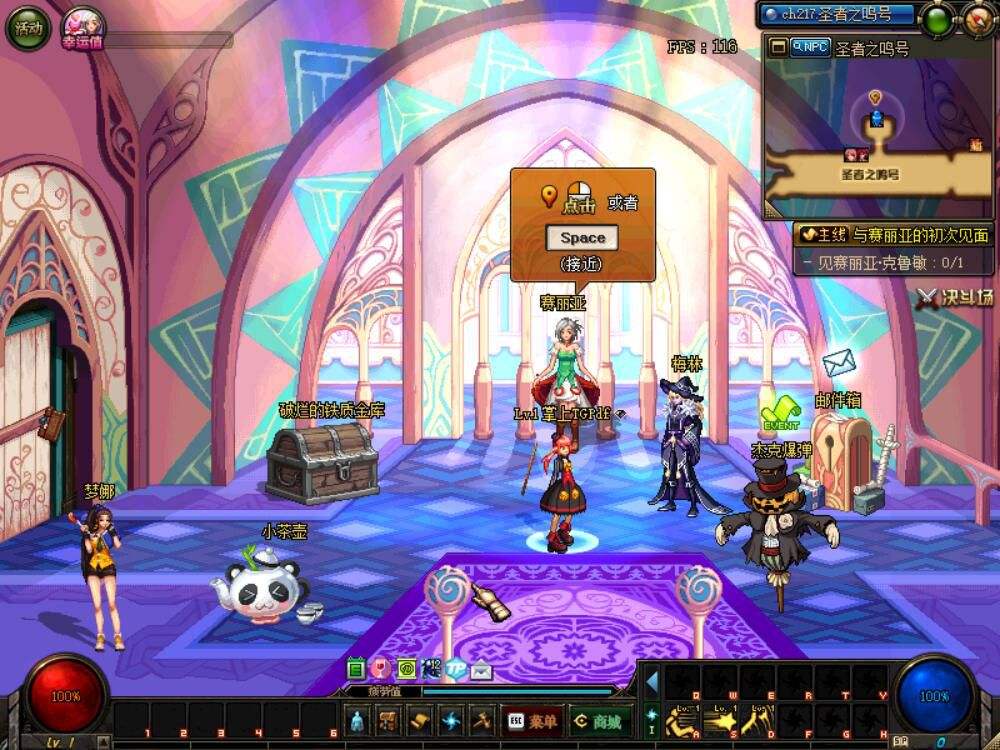Open the 主线 main quest tracker entry
1000x750 pixels.
(892, 236)
